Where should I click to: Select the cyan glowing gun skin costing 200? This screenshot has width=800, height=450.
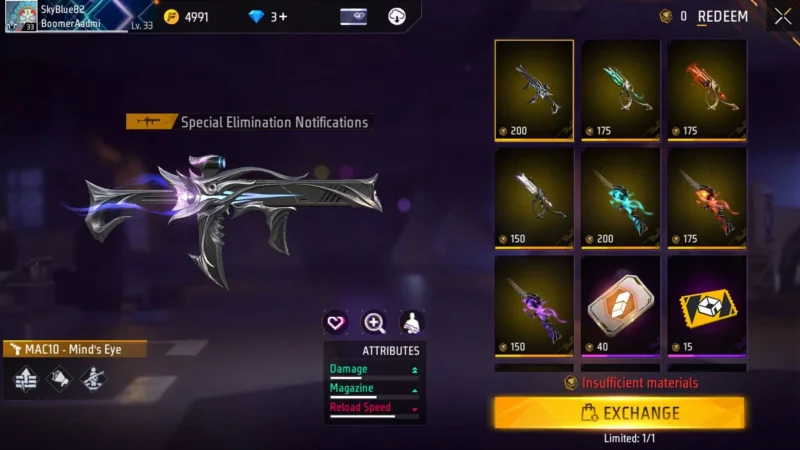[x=621, y=197]
